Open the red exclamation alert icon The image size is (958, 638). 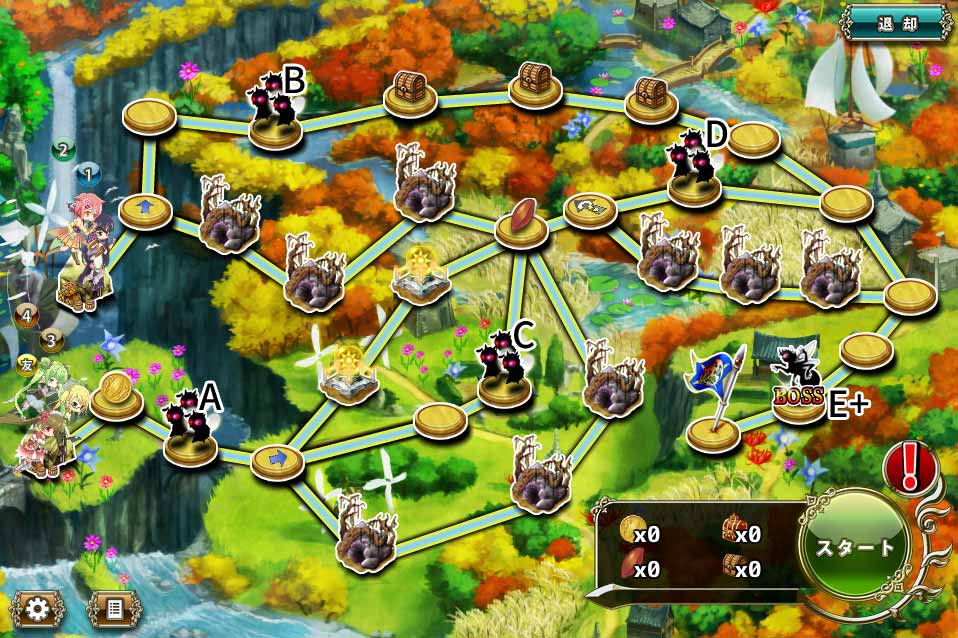coord(909,468)
